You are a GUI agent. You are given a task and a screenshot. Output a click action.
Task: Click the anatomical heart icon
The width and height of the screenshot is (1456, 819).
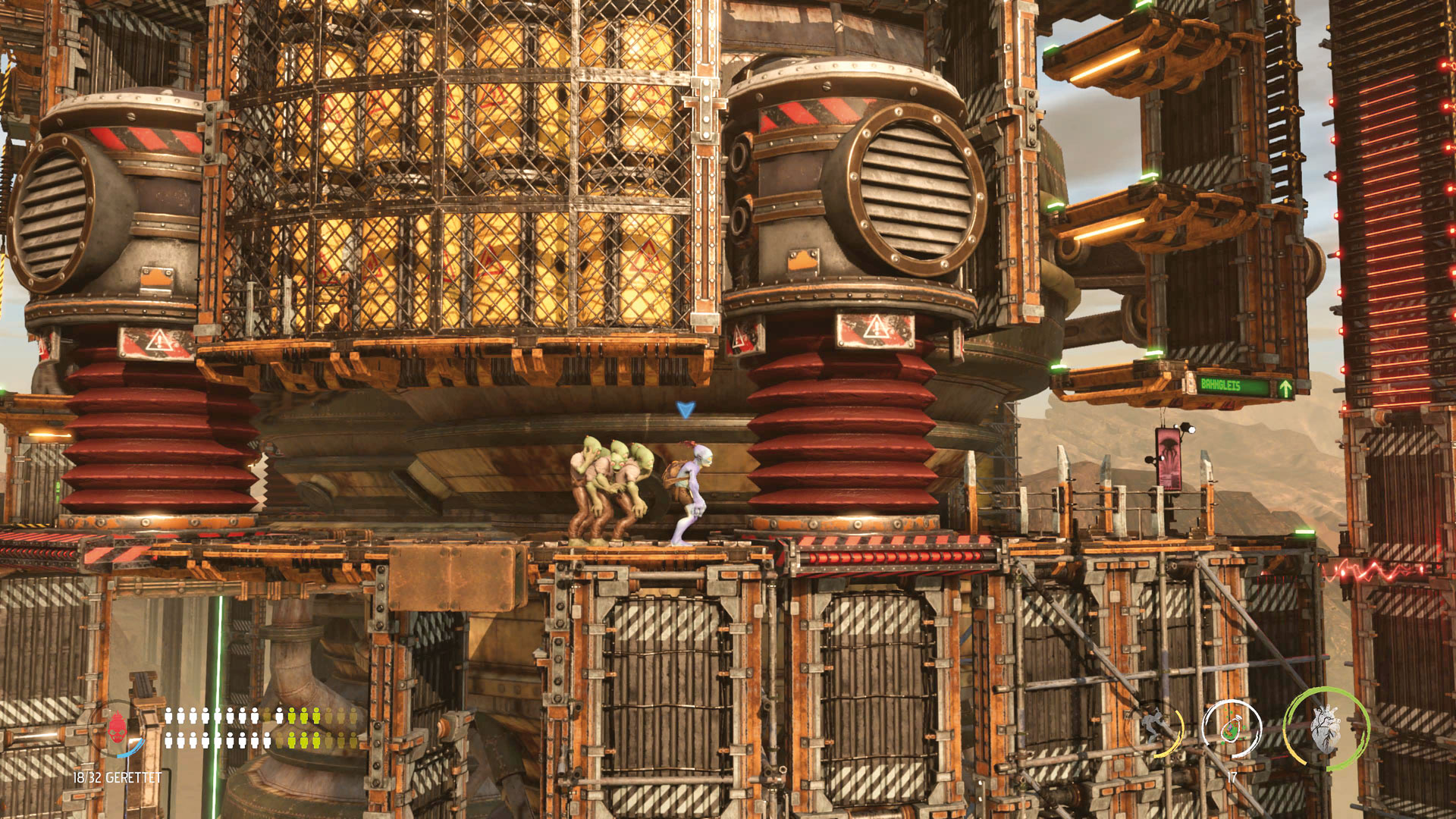pyautogui.click(x=1326, y=729)
